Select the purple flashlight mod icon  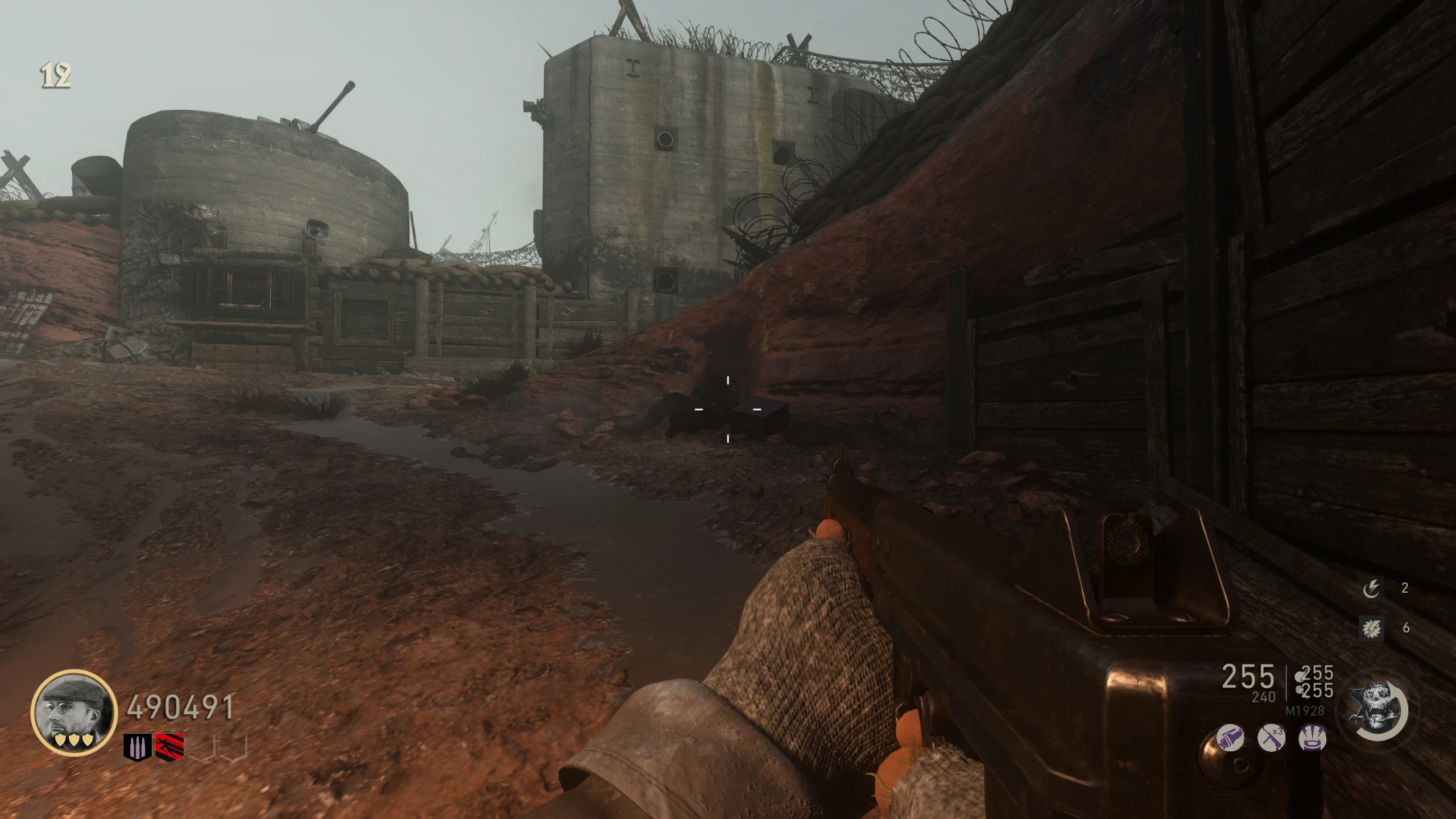(x=1230, y=738)
